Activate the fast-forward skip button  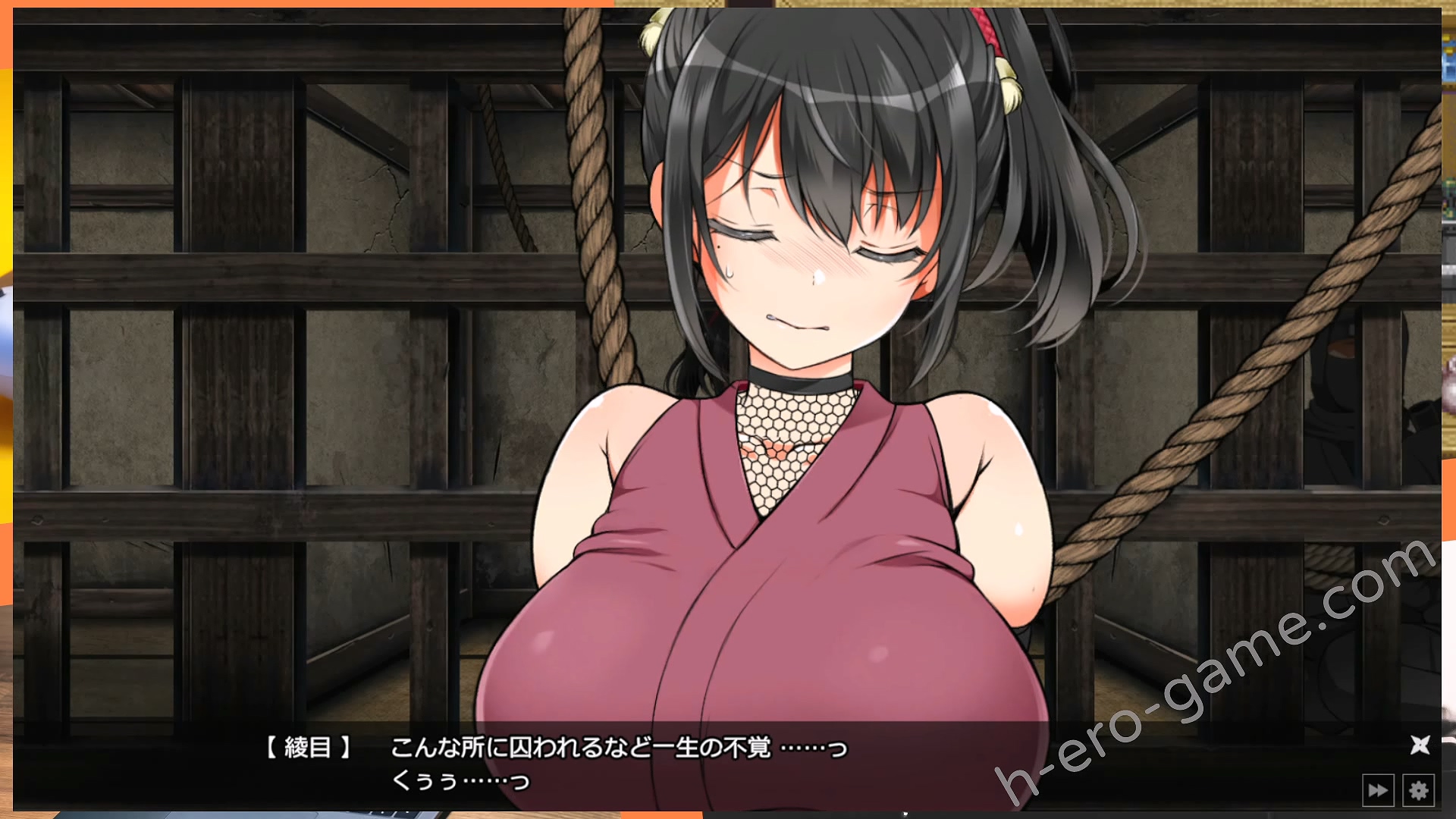(x=1377, y=791)
